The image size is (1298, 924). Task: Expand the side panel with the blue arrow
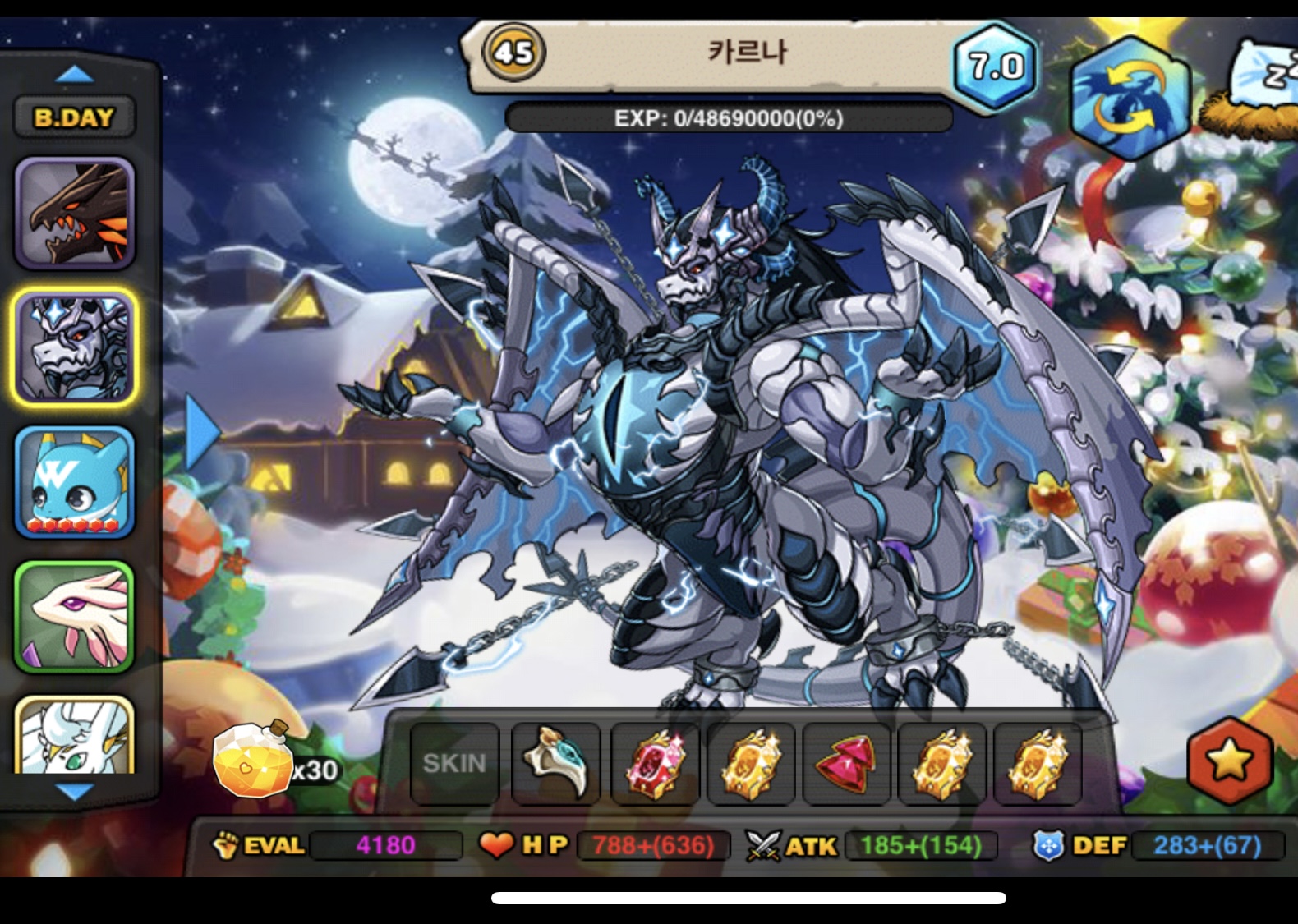[x=201, y=432]
